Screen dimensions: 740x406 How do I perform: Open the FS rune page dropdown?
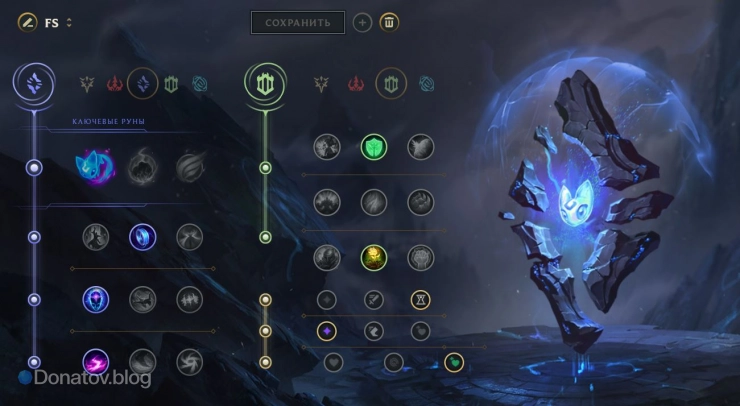point(69,23)
